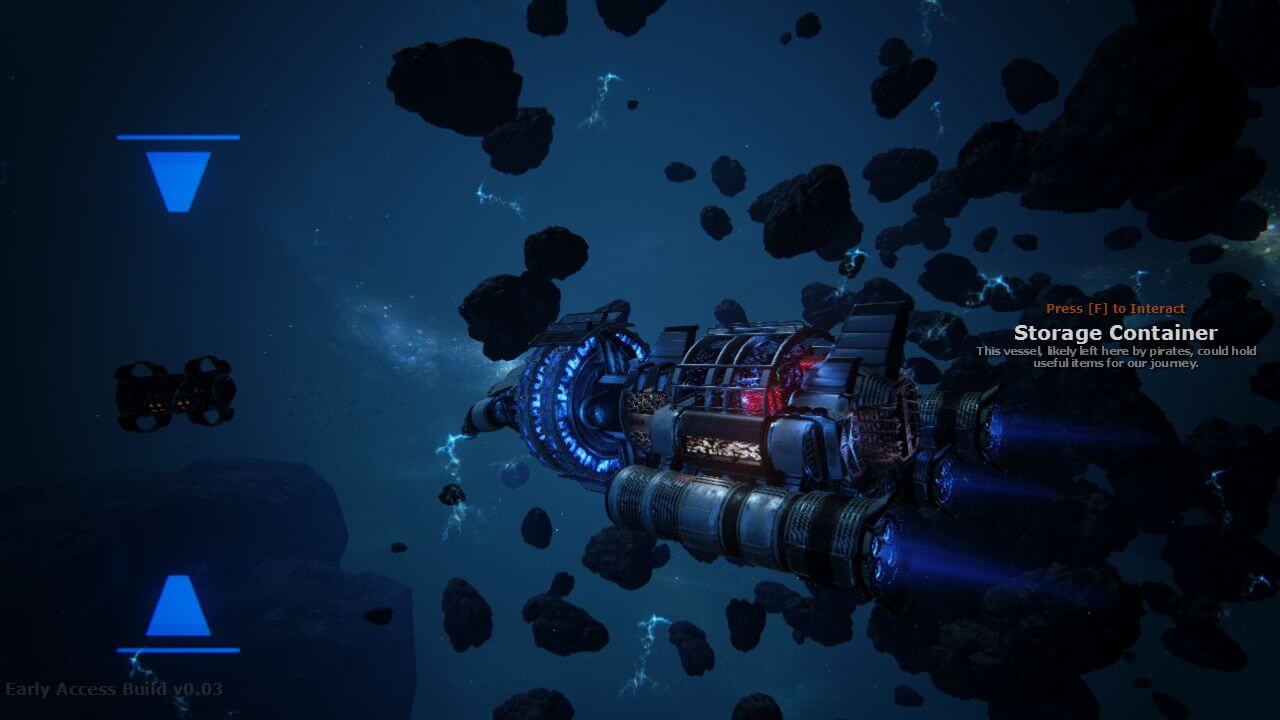
Task: Click the blue upward-pointing arrow
Action: point(178,606)
